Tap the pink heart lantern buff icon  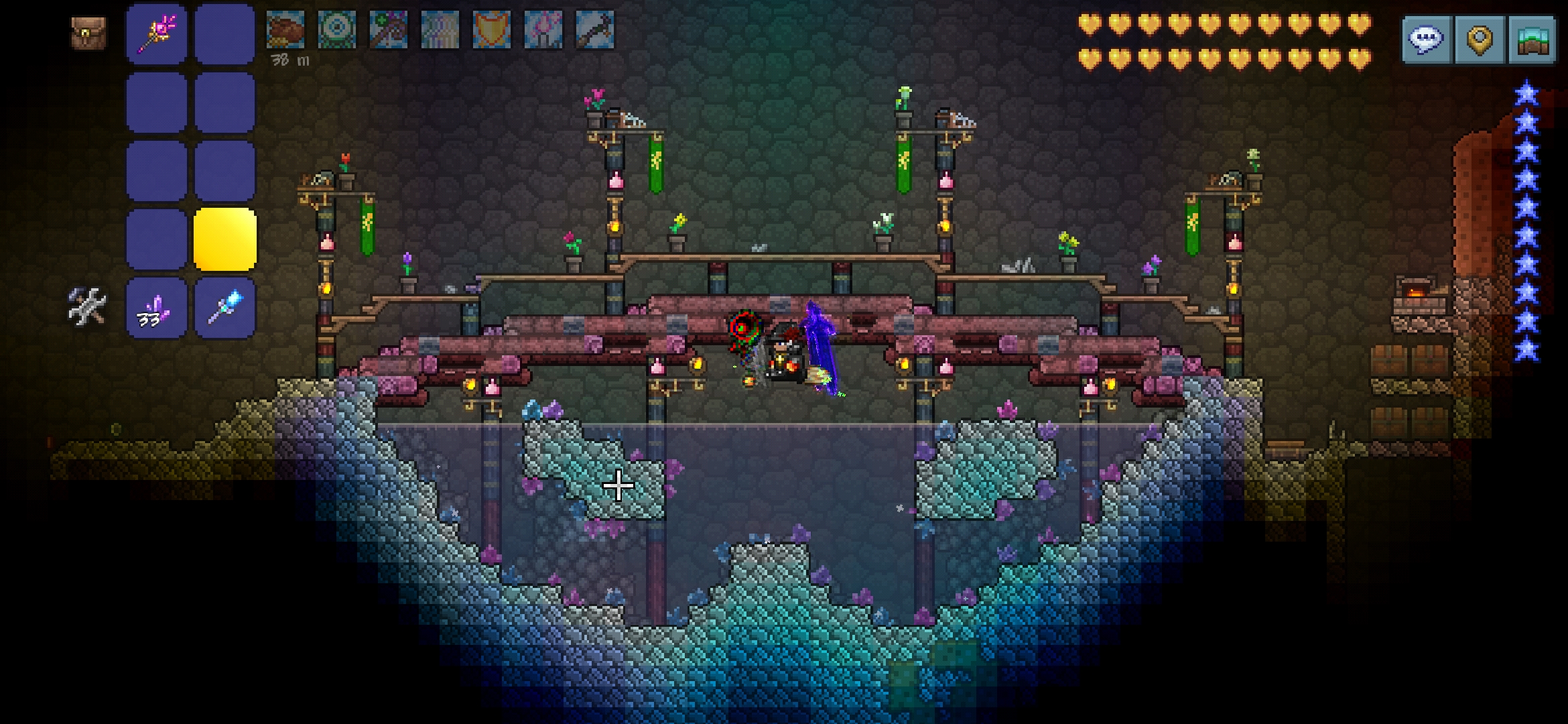(543, 30)
